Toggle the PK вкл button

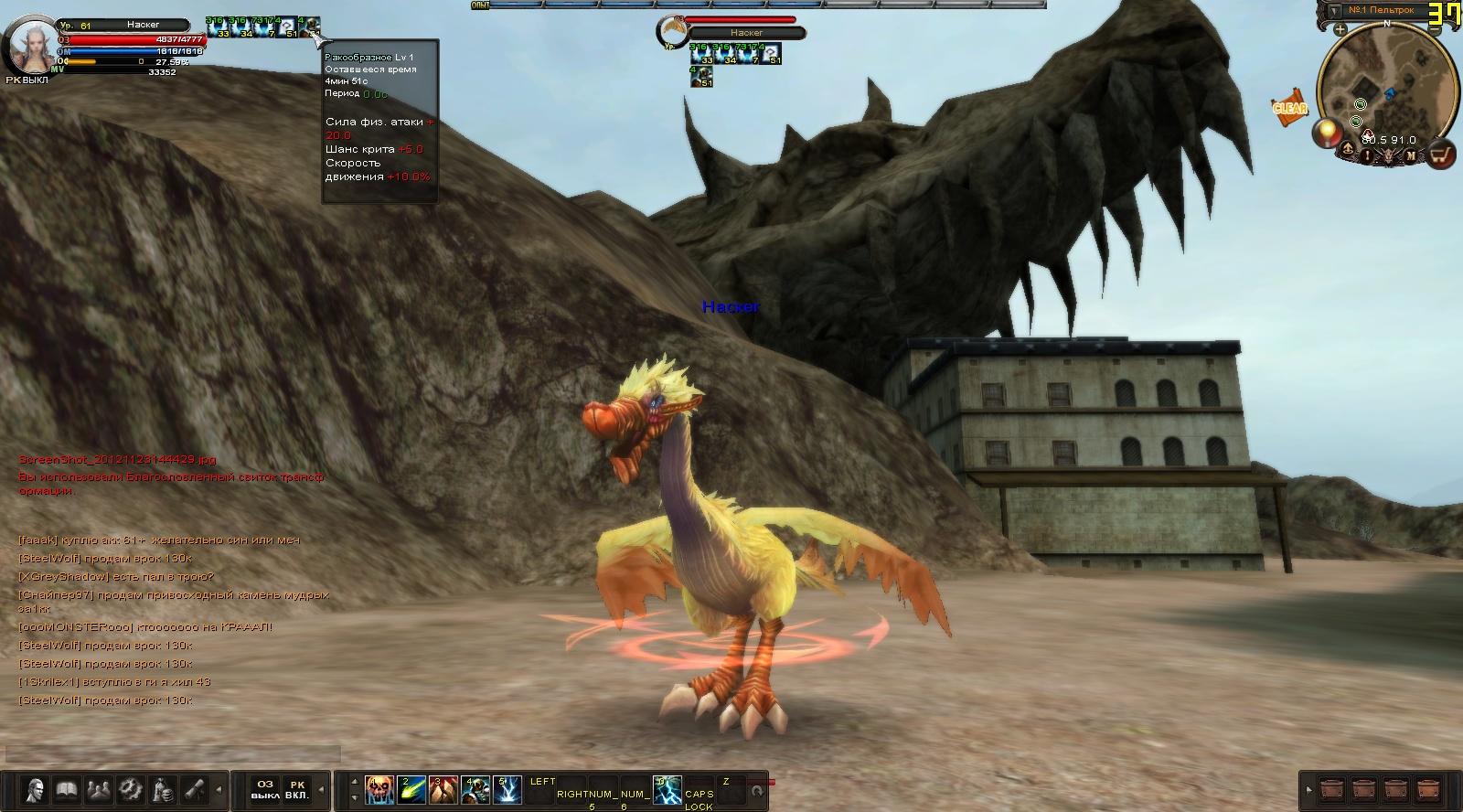pos(296,789)
